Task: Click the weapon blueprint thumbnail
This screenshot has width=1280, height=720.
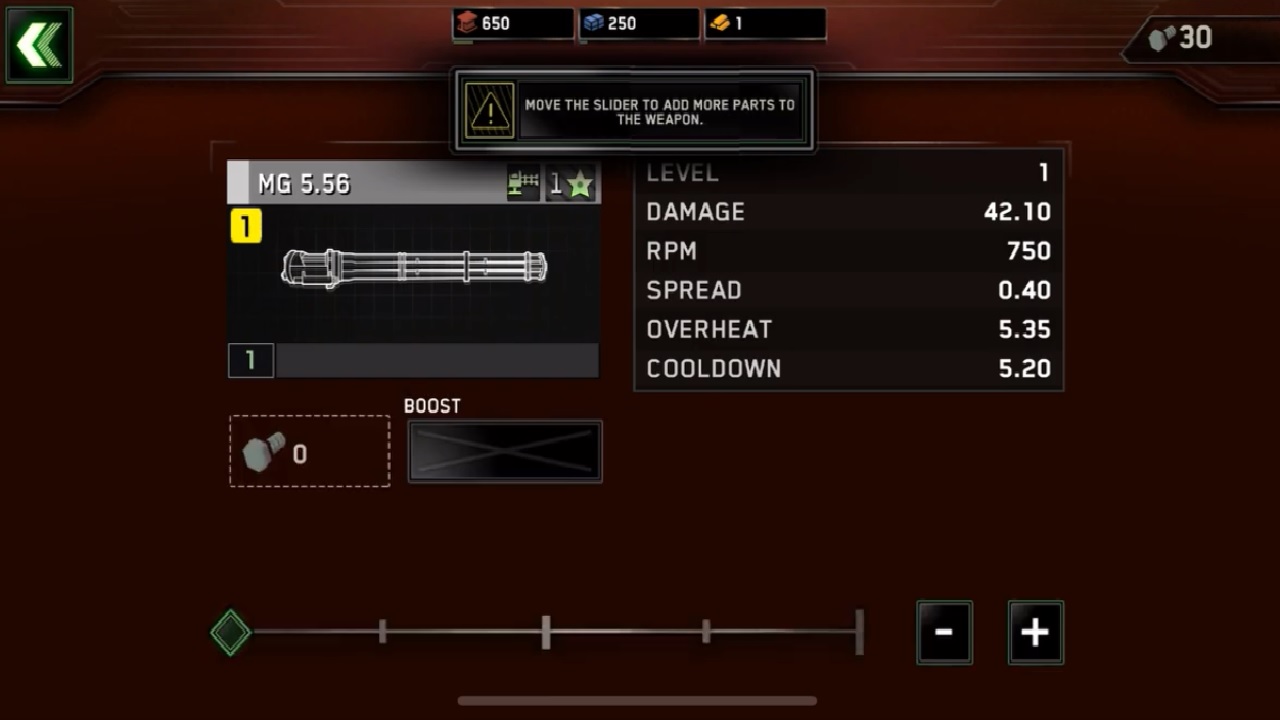Action: [x=413, y=270]
